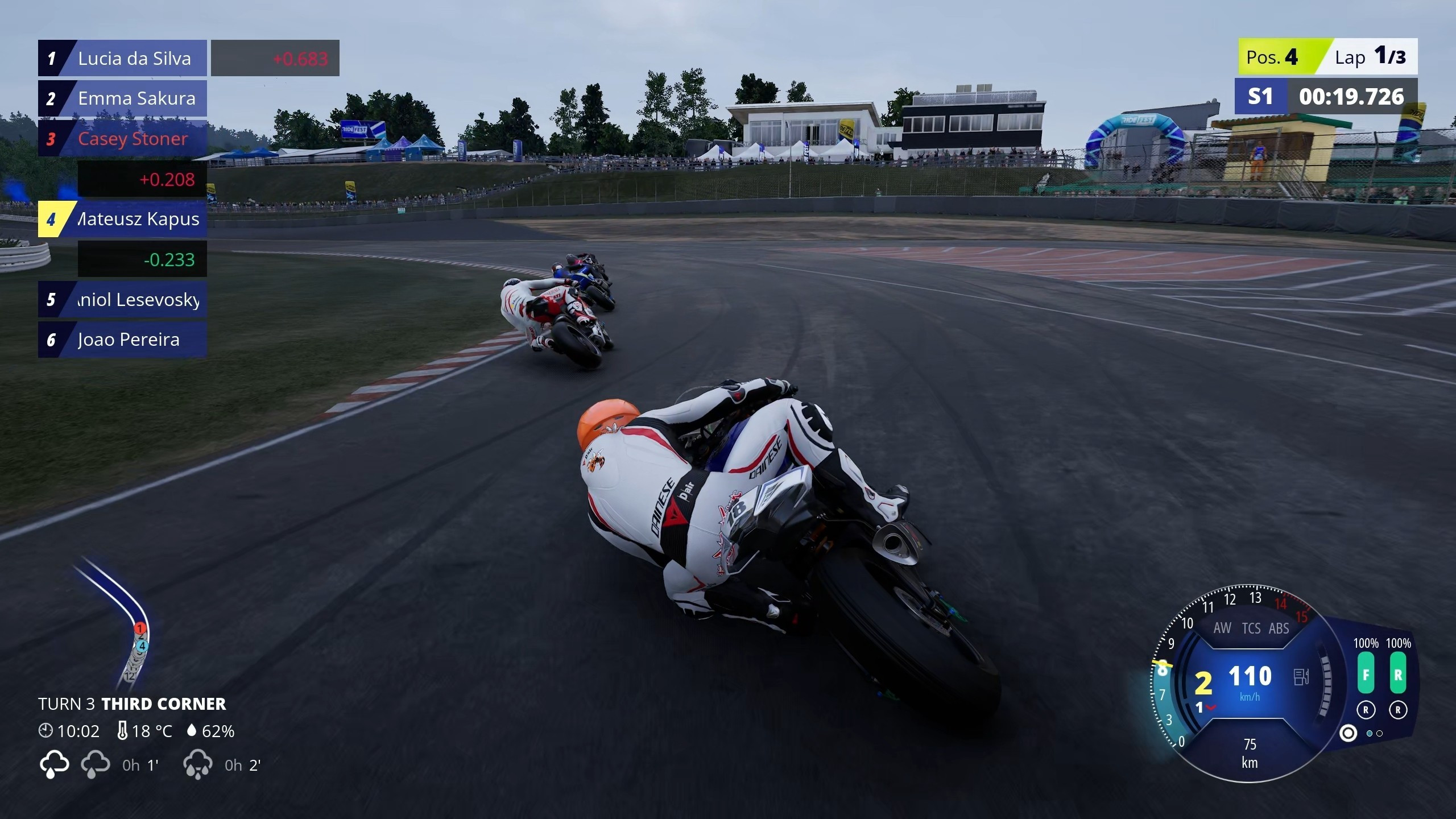The image size is (1456, 819).
Task: Click the heavy rain forecast icon
Action: pyautogui.click(x=197, y=765)
